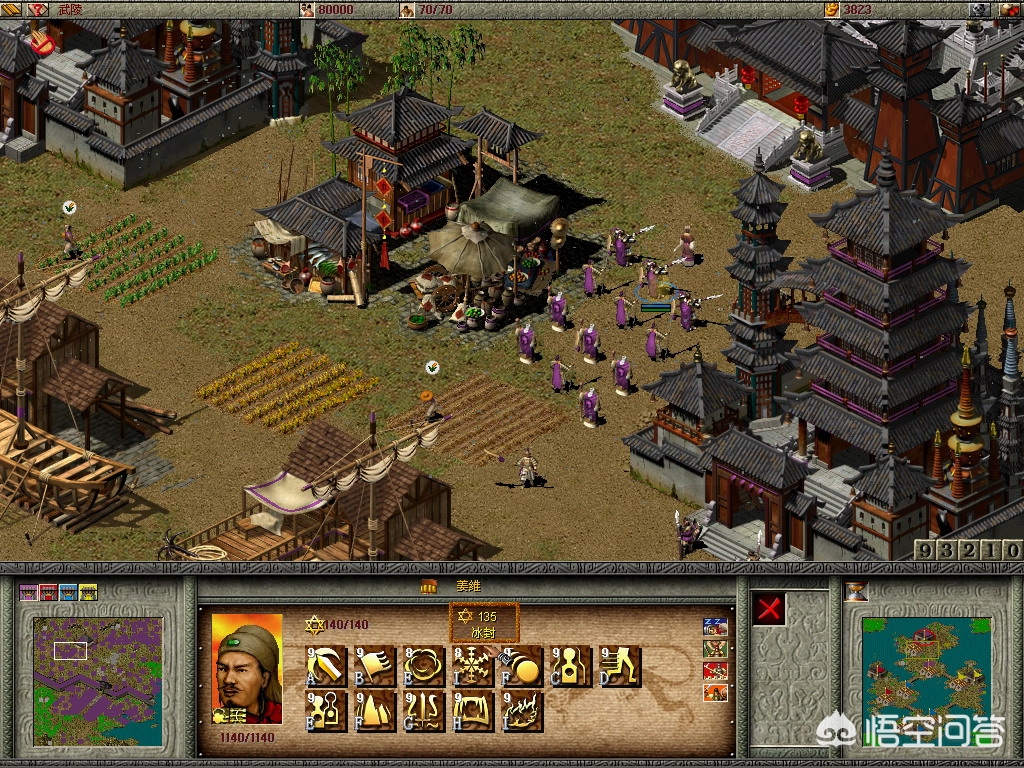Select the Jiang Wei hero portrait

(247, 667)
